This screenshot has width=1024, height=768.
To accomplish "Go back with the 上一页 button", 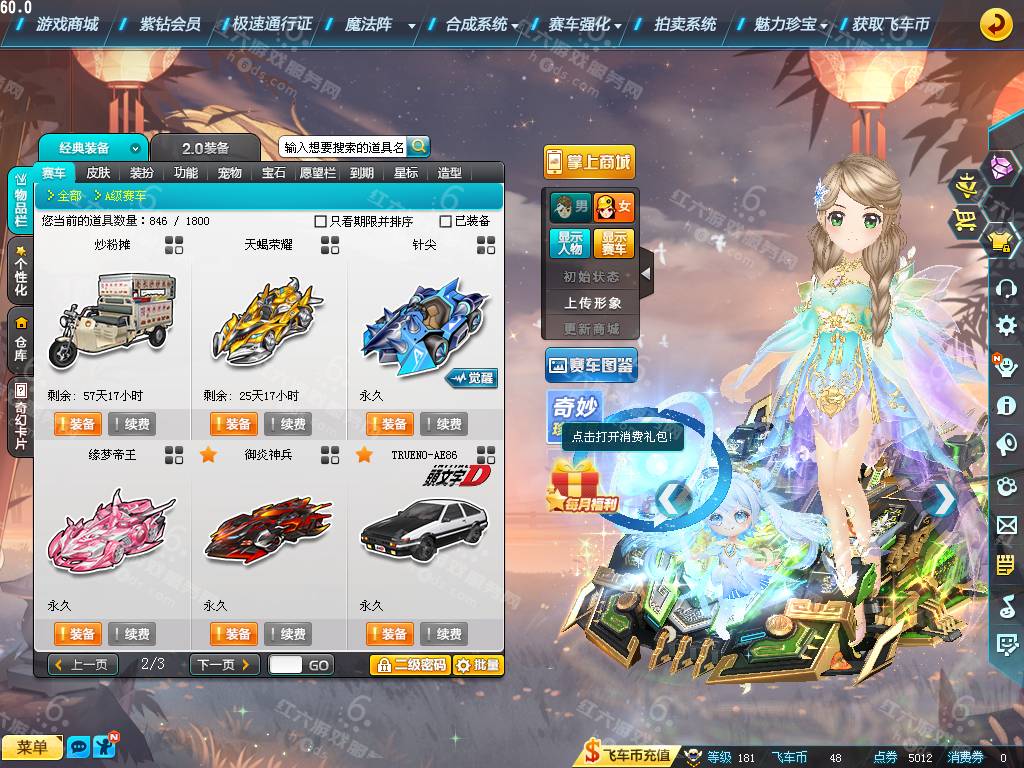I will 83,665.
